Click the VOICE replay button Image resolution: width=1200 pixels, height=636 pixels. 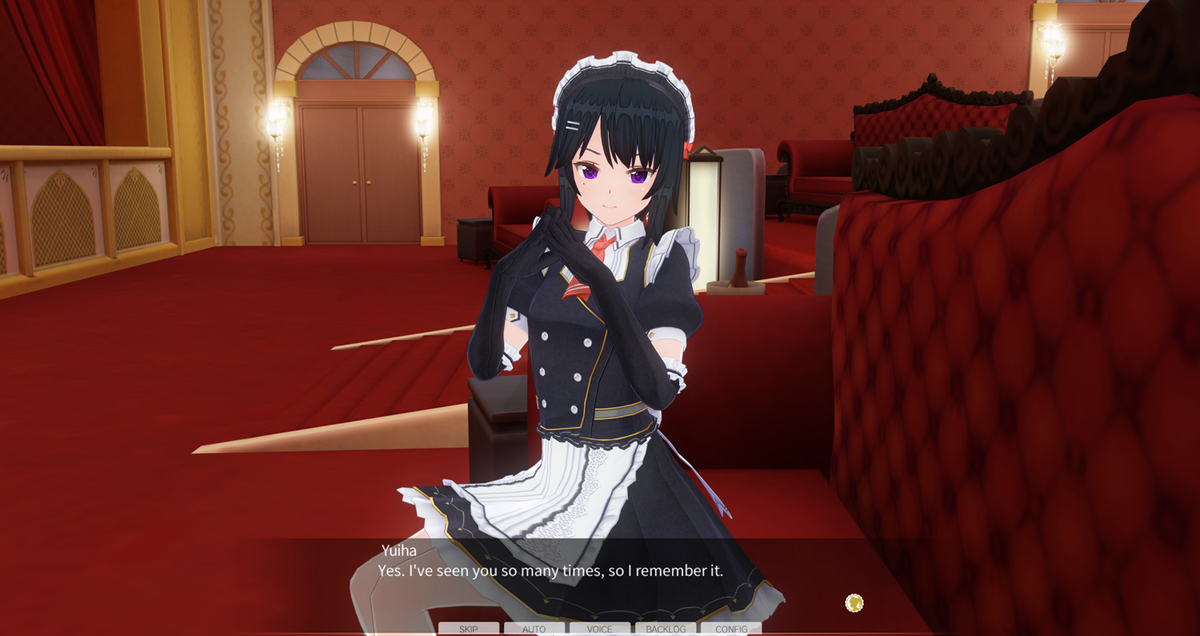coord(599,629)
